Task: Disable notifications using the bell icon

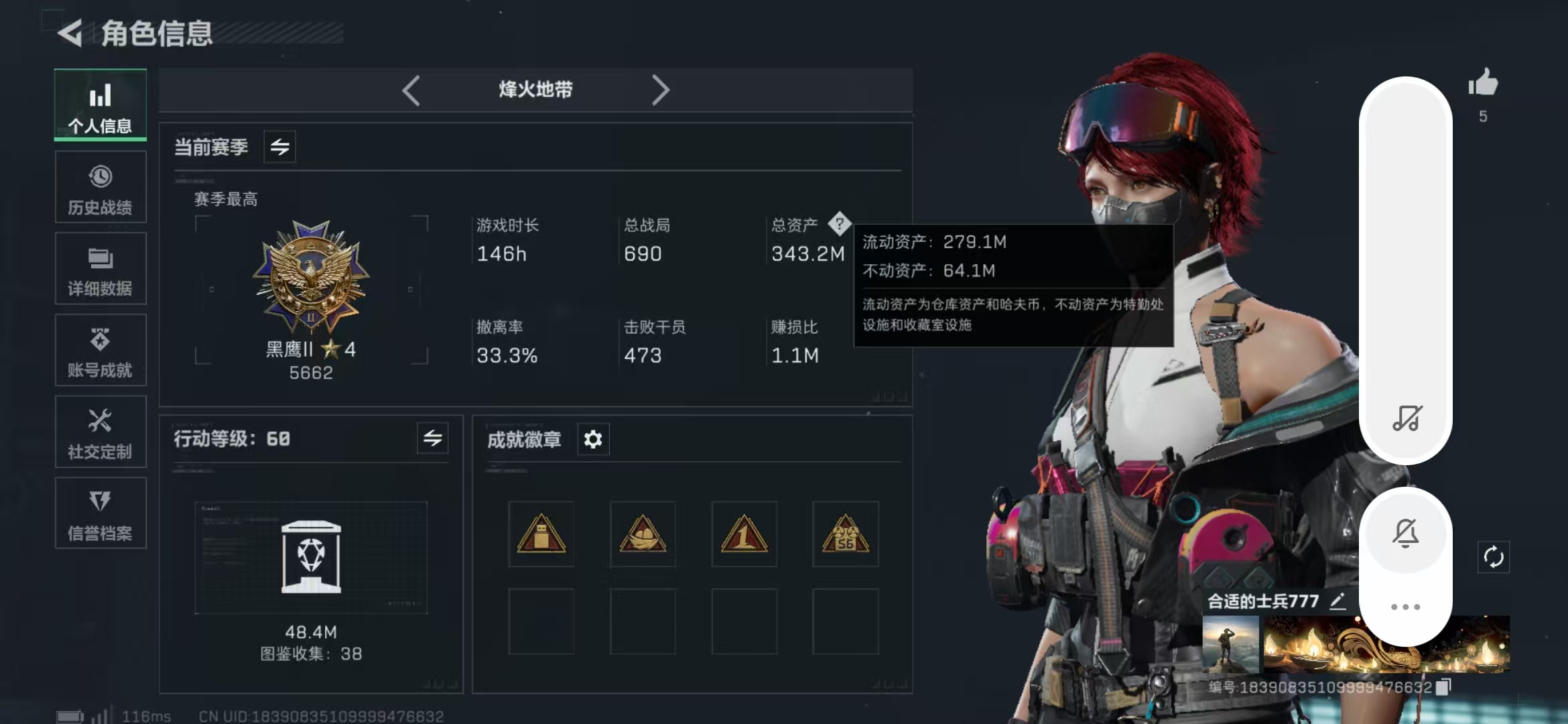Action: pyautogui.click(x=1407, y=532)
